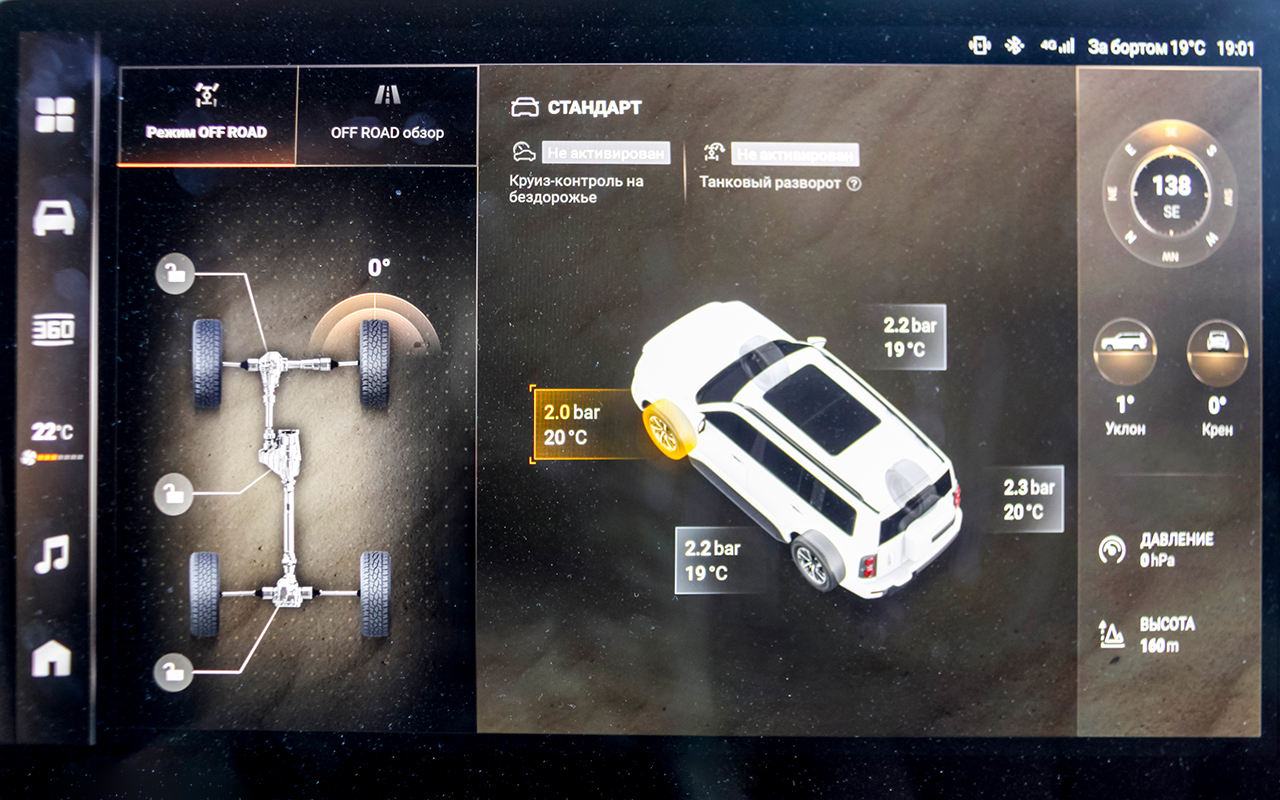Toggle the center differential lock icon
1280x800 pixels.
click(x=174, y=494)
